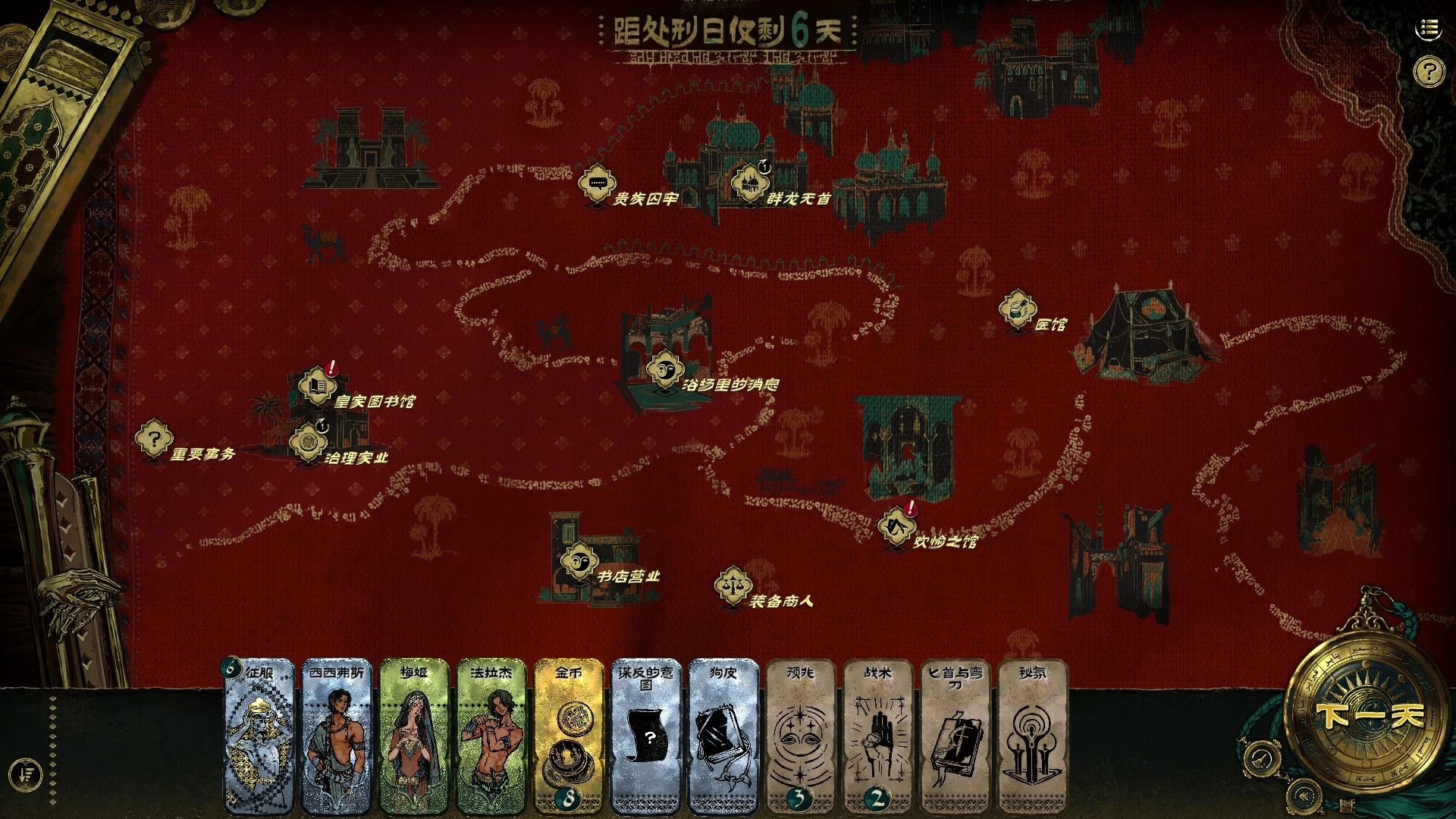Open the 书店营业 marker
Viewport: 1456px width, 819px height.
579,562
